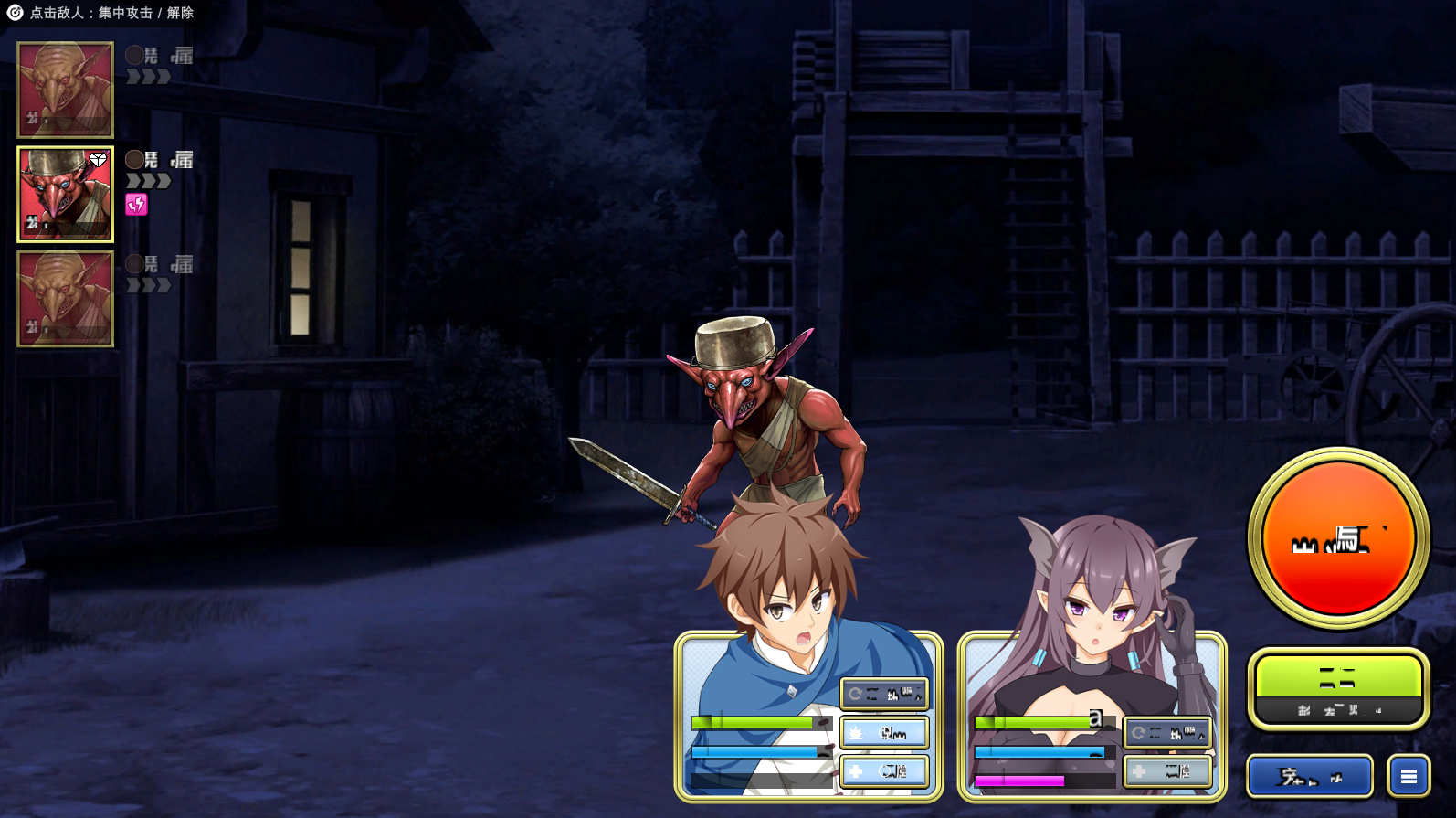Open the hamburger menu button
Viewport: 1456px width, 818px height.
(x=1409, y=776)
